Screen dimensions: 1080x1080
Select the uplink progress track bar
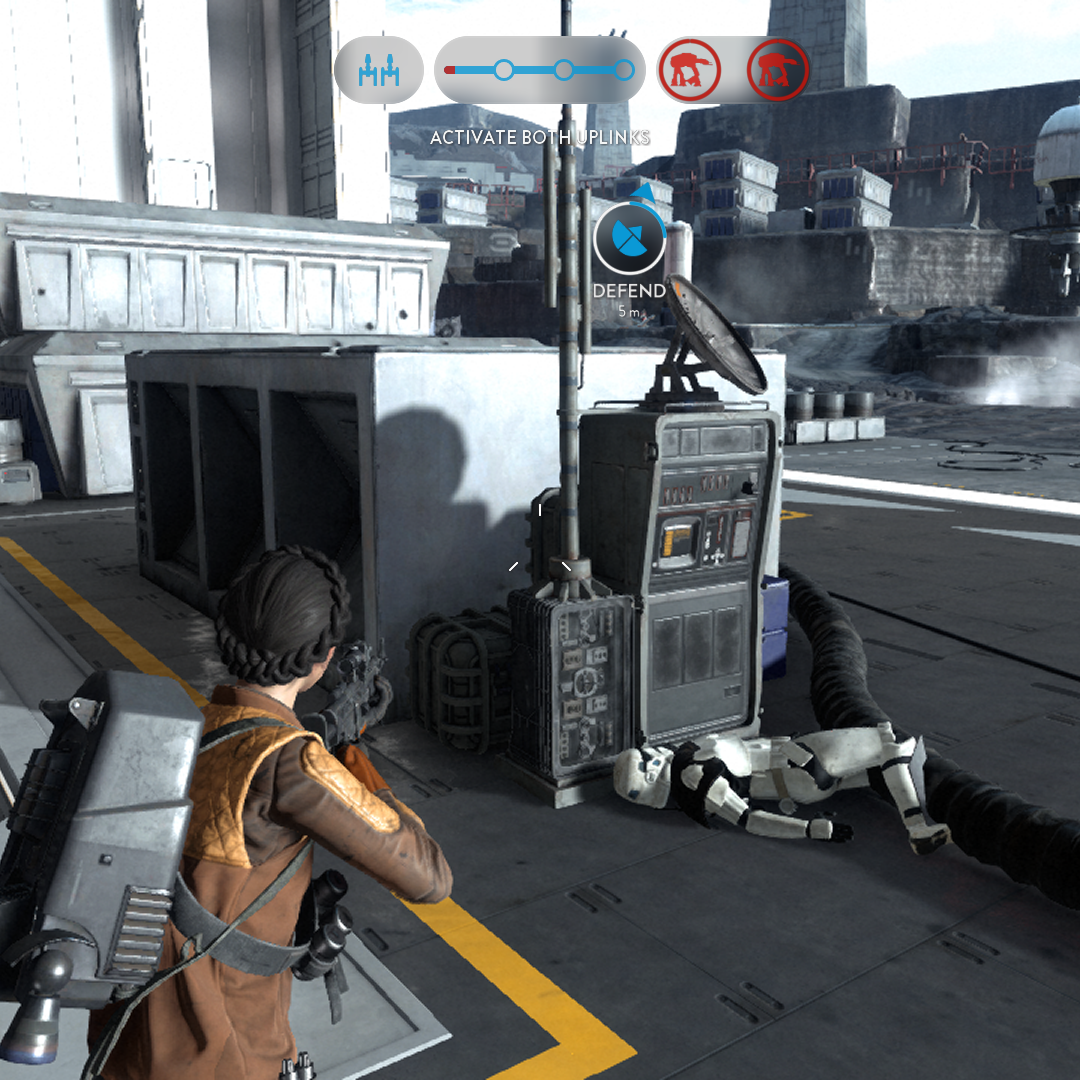pos(540,70)
